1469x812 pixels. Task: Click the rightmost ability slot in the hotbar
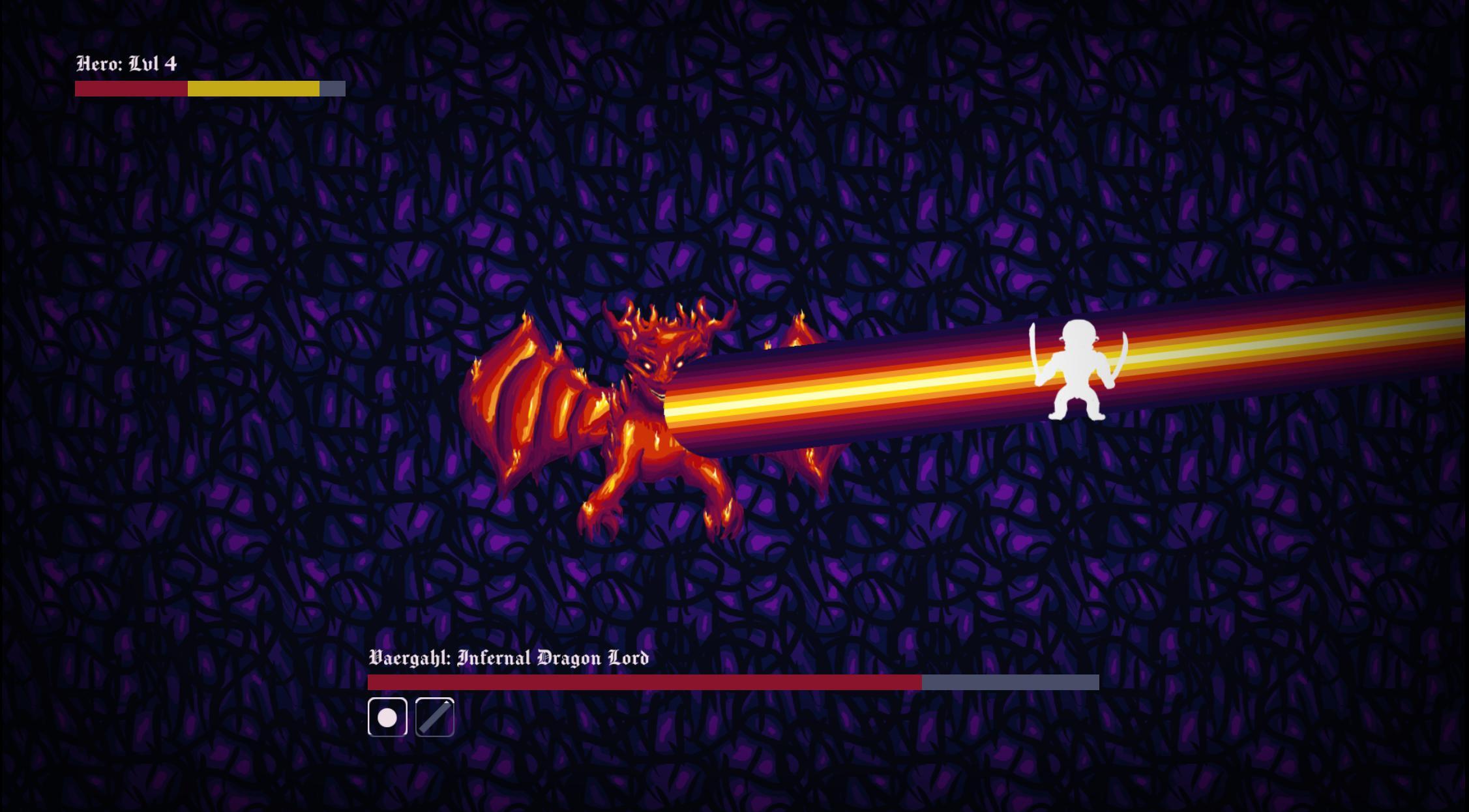pyautogui.click(x=434, y=718)
